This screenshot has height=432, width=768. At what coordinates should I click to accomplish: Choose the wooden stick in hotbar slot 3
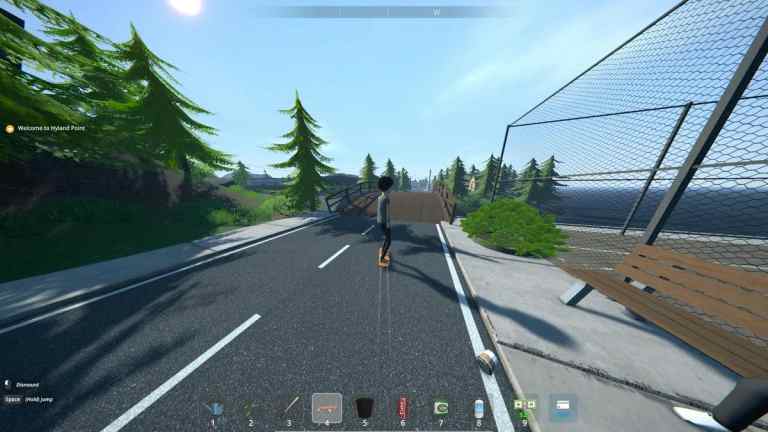(289, 408)
